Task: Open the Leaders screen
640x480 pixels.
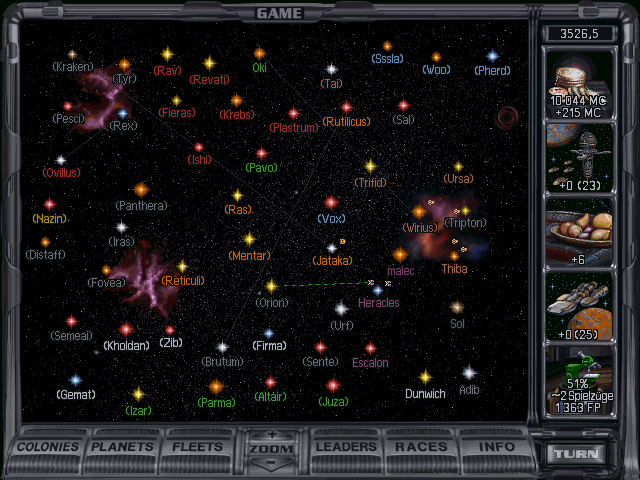Action: click(x=346, y=447)
